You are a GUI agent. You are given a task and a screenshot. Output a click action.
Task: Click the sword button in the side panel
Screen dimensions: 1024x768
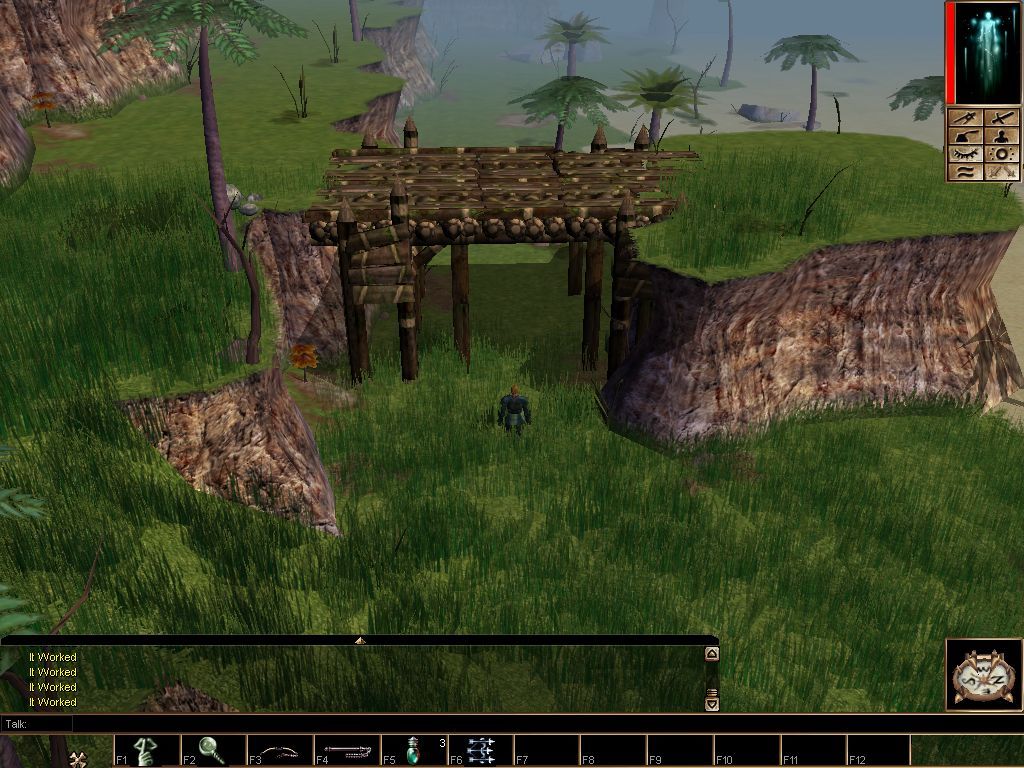click(x=1001, y=118)
